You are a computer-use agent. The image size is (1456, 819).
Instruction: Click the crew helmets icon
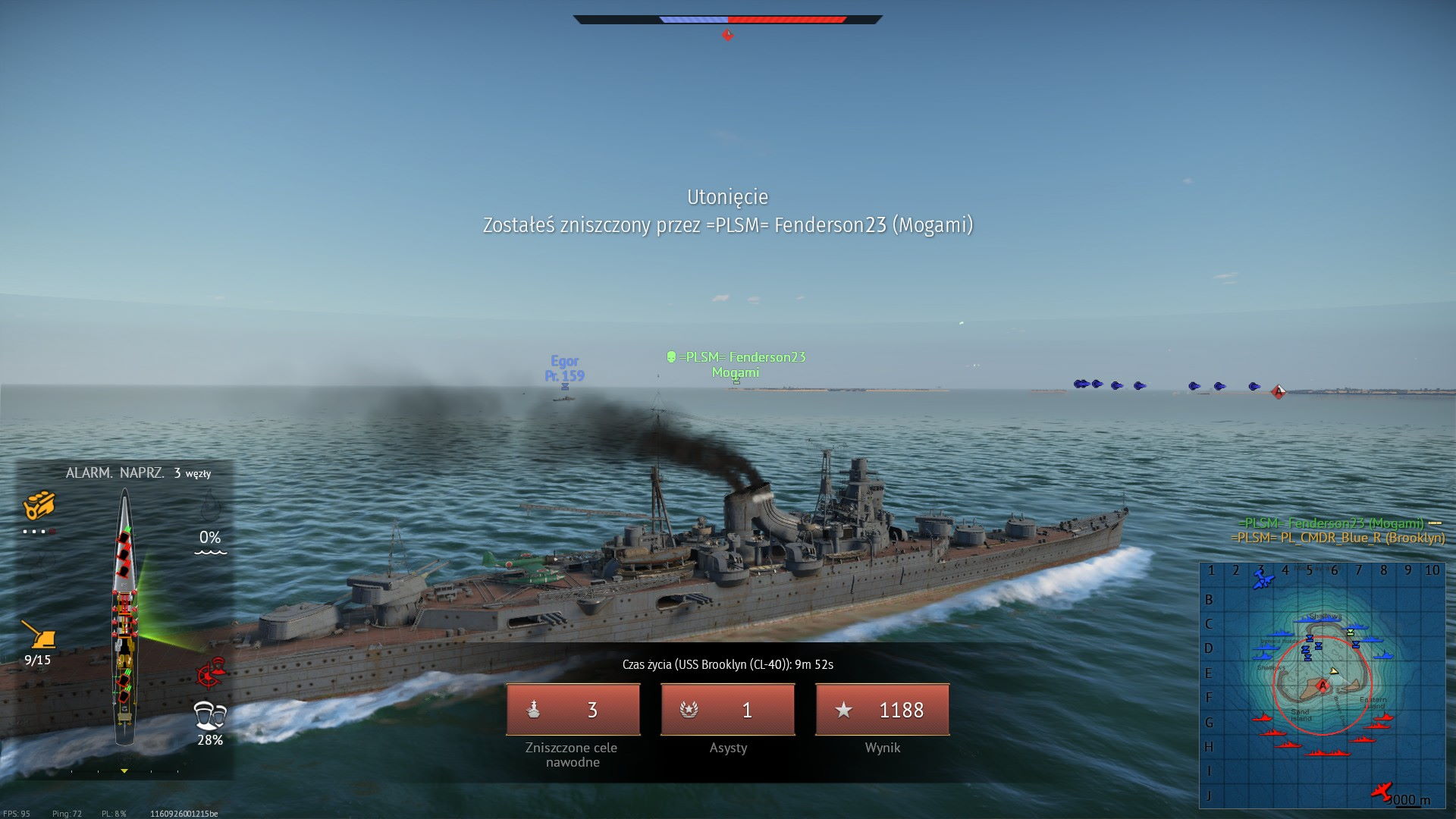pos(210,715)
